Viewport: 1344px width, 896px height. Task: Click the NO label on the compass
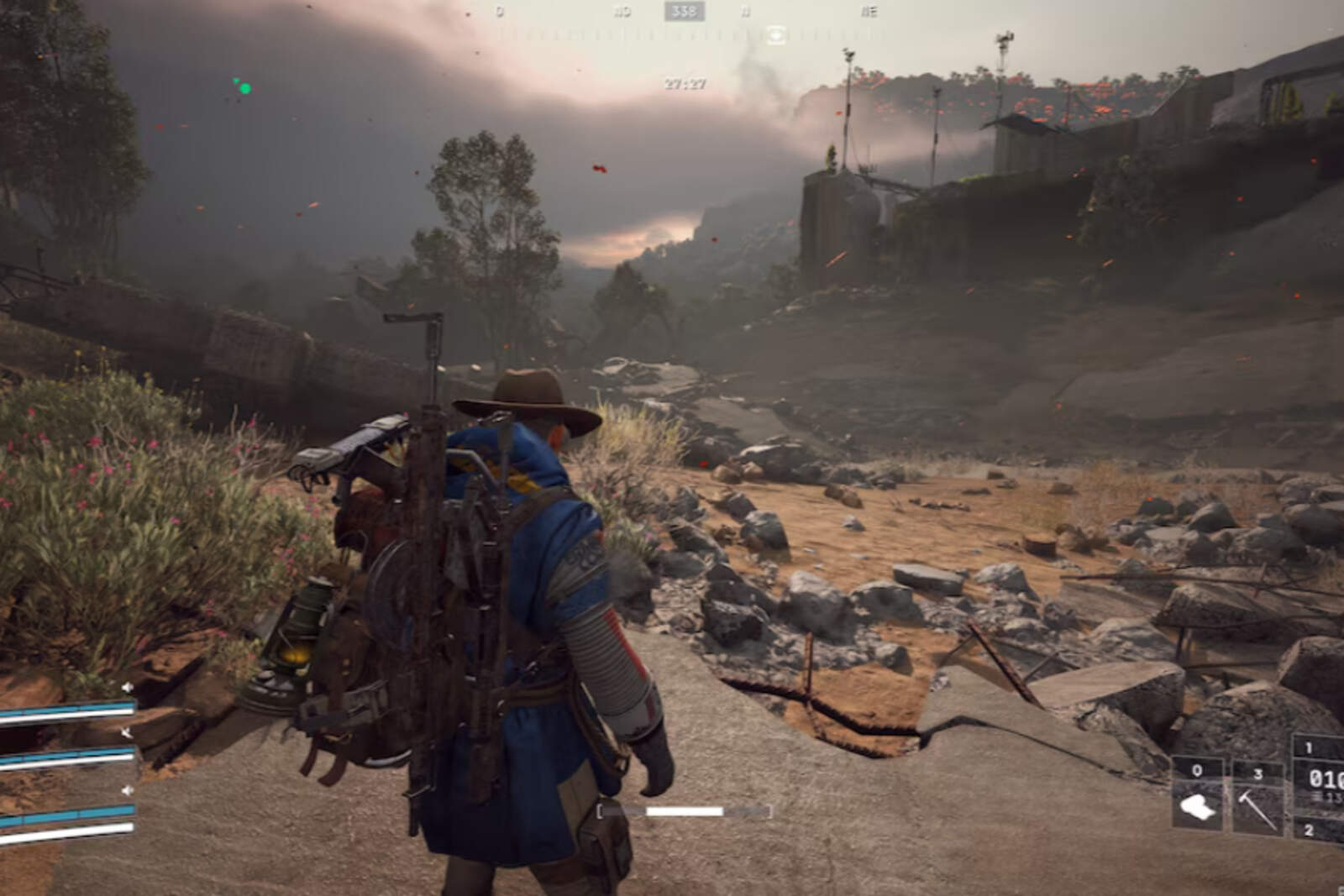click(x=621, y=11)
